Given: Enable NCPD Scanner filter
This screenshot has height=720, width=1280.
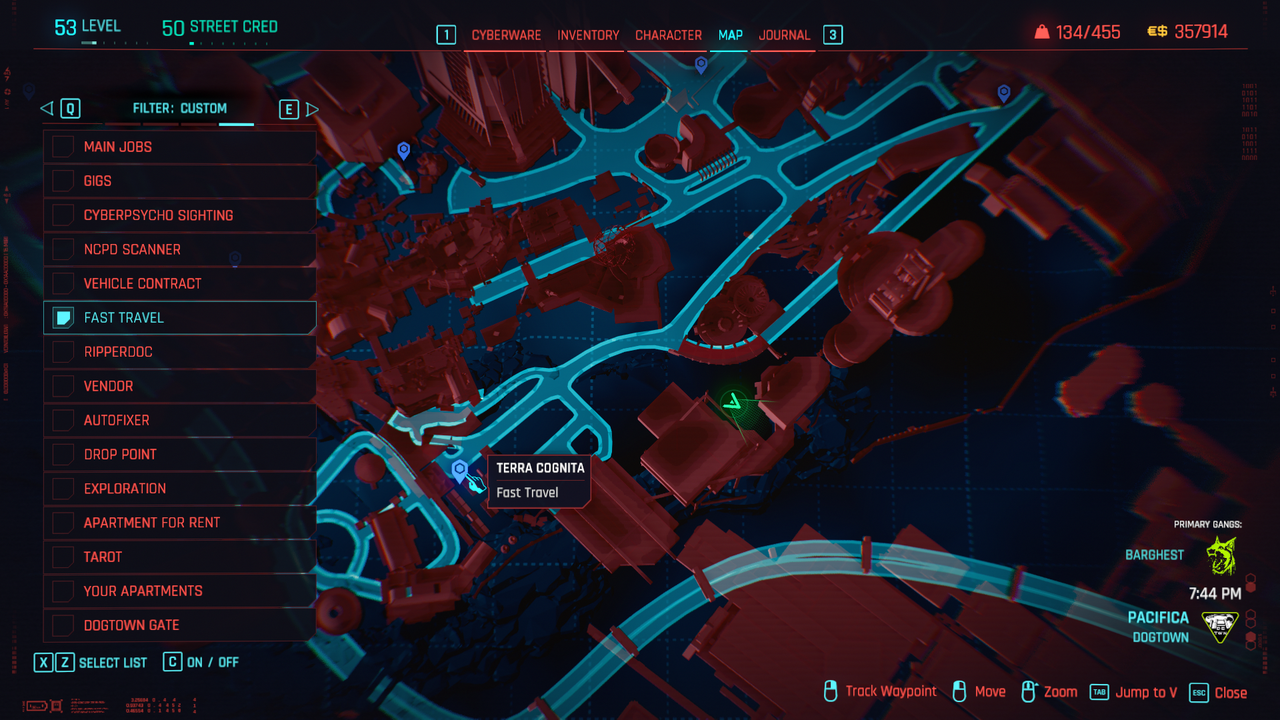Looking at the screenshot, I should [63, 249].
